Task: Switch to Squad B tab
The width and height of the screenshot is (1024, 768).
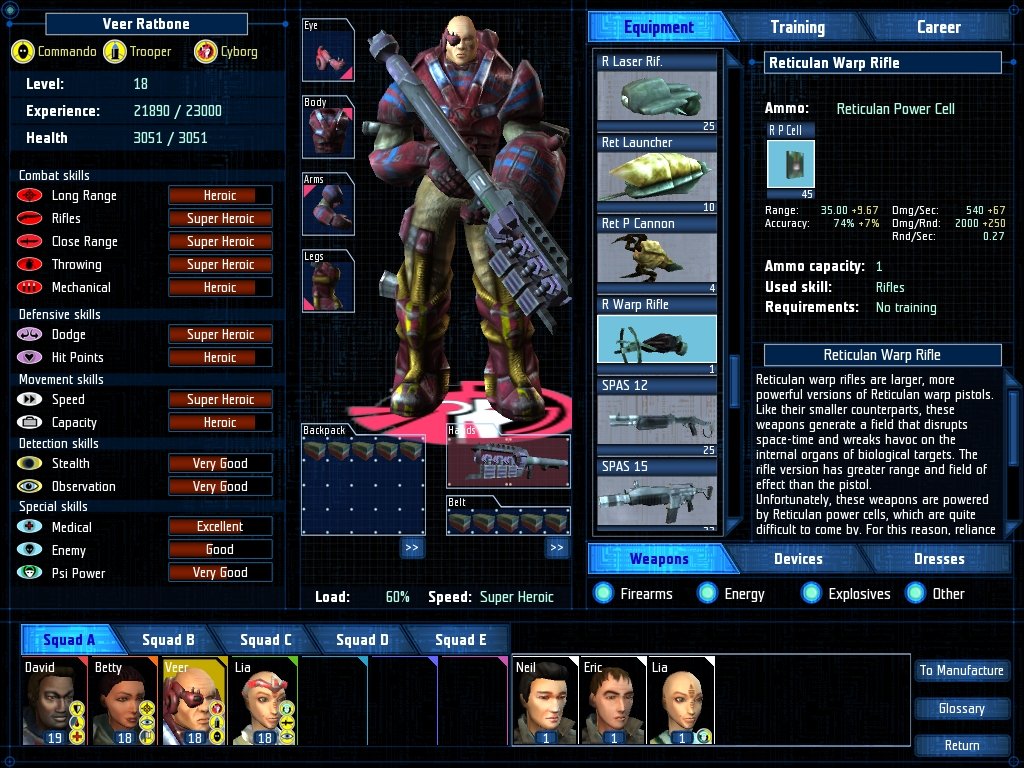Action: (x=168, y=640)
